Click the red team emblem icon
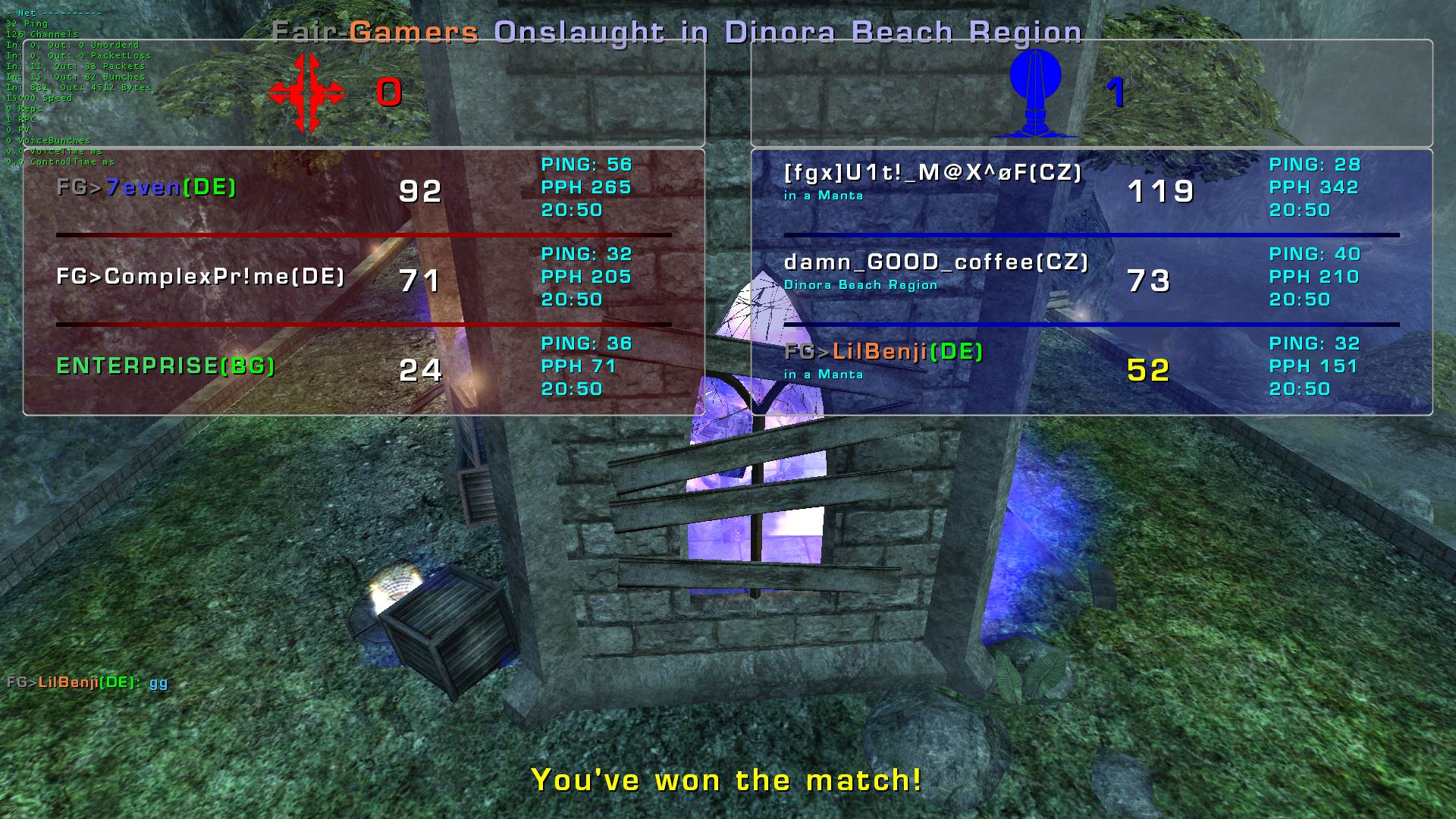Viewport: 1456px width, 819px height. tap(306, 93)
